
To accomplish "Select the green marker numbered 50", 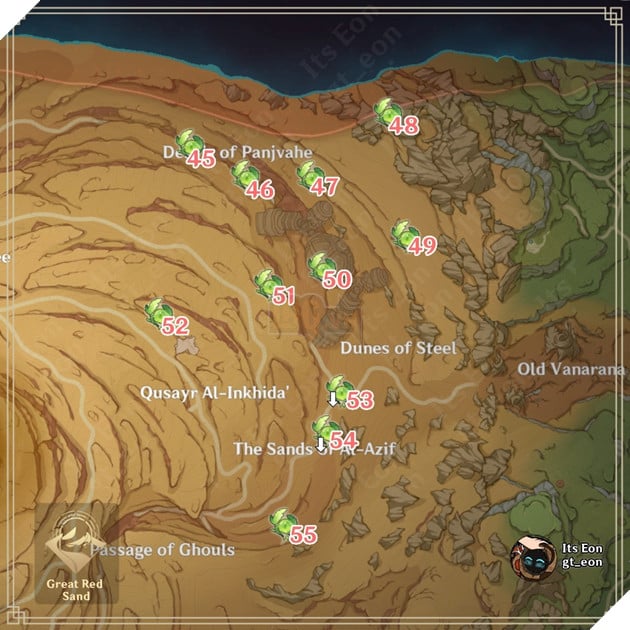I will 321,266.
